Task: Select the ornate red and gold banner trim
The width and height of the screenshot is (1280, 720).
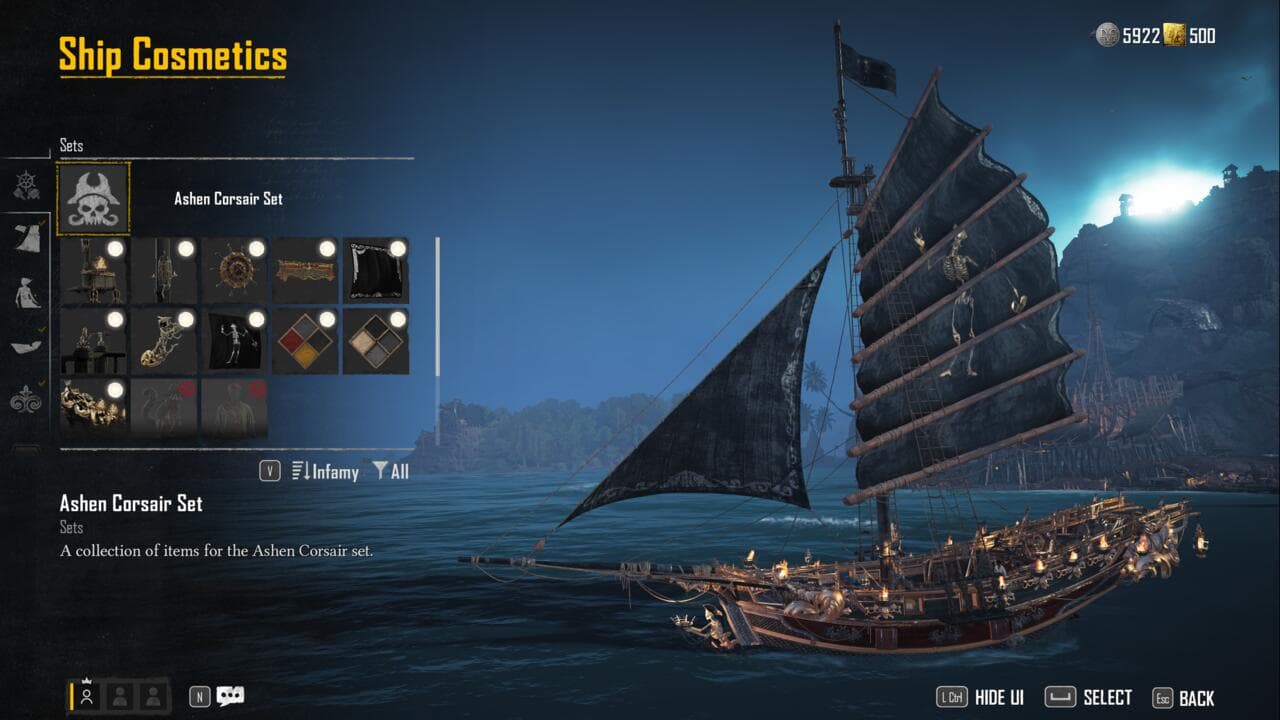Action: pyautogui.click(x=305, y=270)
